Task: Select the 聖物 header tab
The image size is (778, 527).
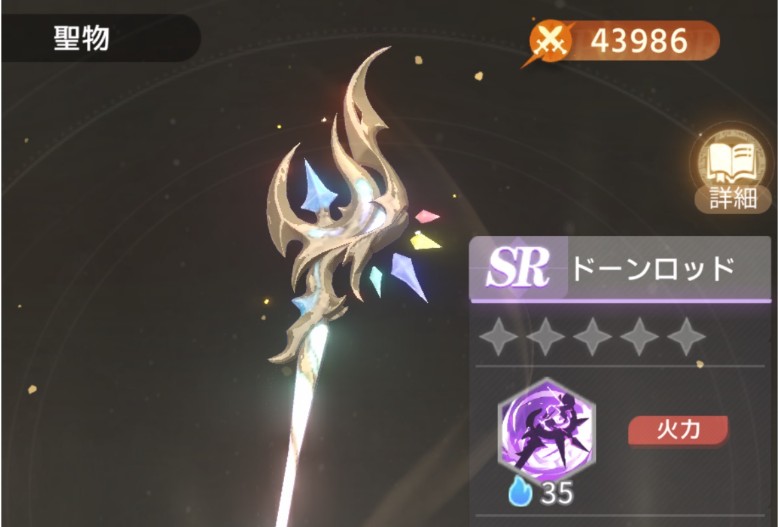Action: 83,40
